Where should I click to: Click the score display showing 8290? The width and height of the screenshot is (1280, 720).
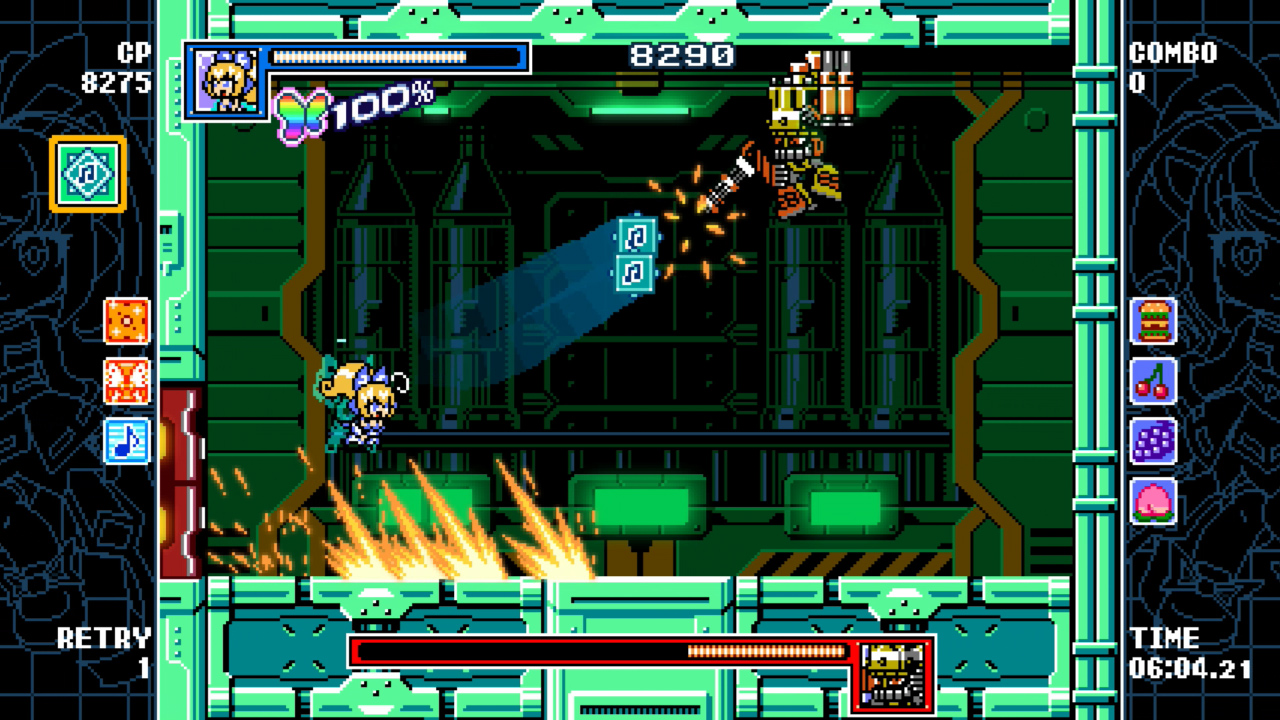[684, 55]
